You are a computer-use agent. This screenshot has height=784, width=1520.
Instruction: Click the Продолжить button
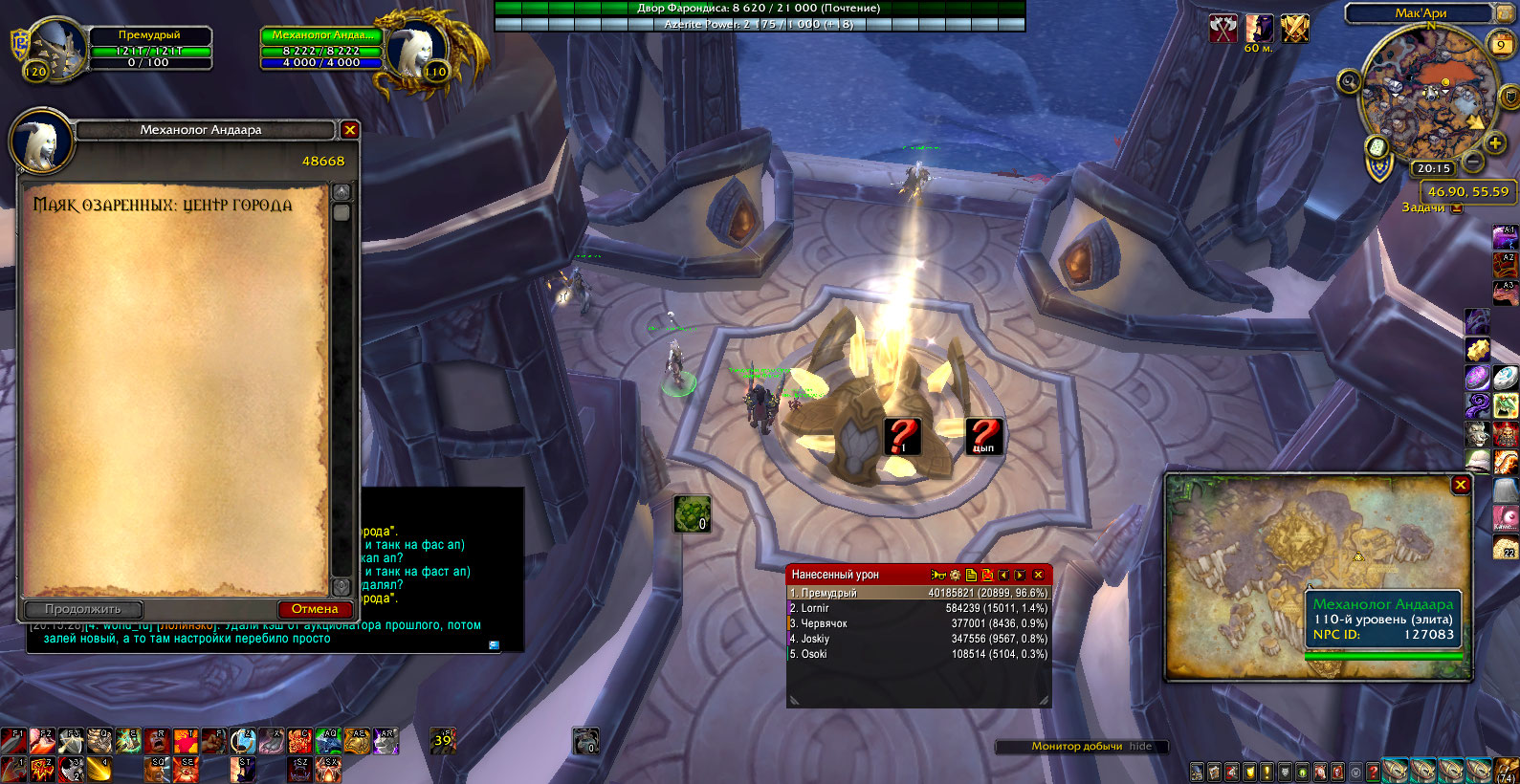pos(83,609)
